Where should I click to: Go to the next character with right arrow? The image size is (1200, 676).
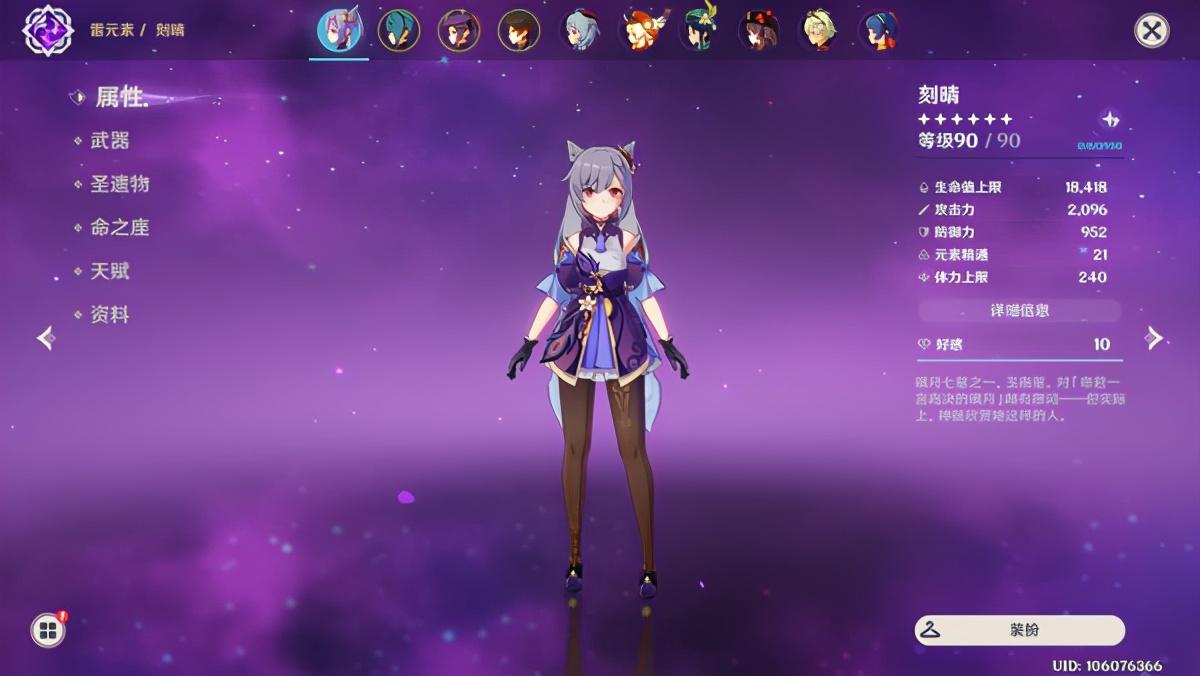(x=1155, y=338)
